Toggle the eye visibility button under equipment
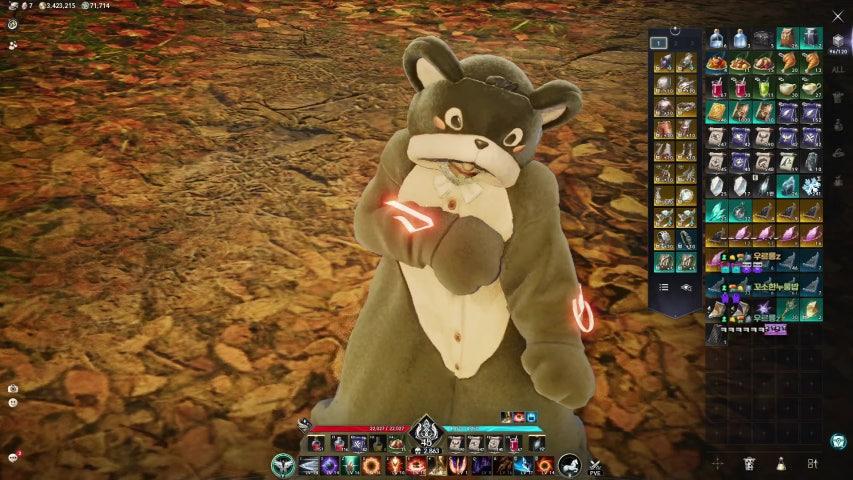853x480 pixels. coord(687,287)
